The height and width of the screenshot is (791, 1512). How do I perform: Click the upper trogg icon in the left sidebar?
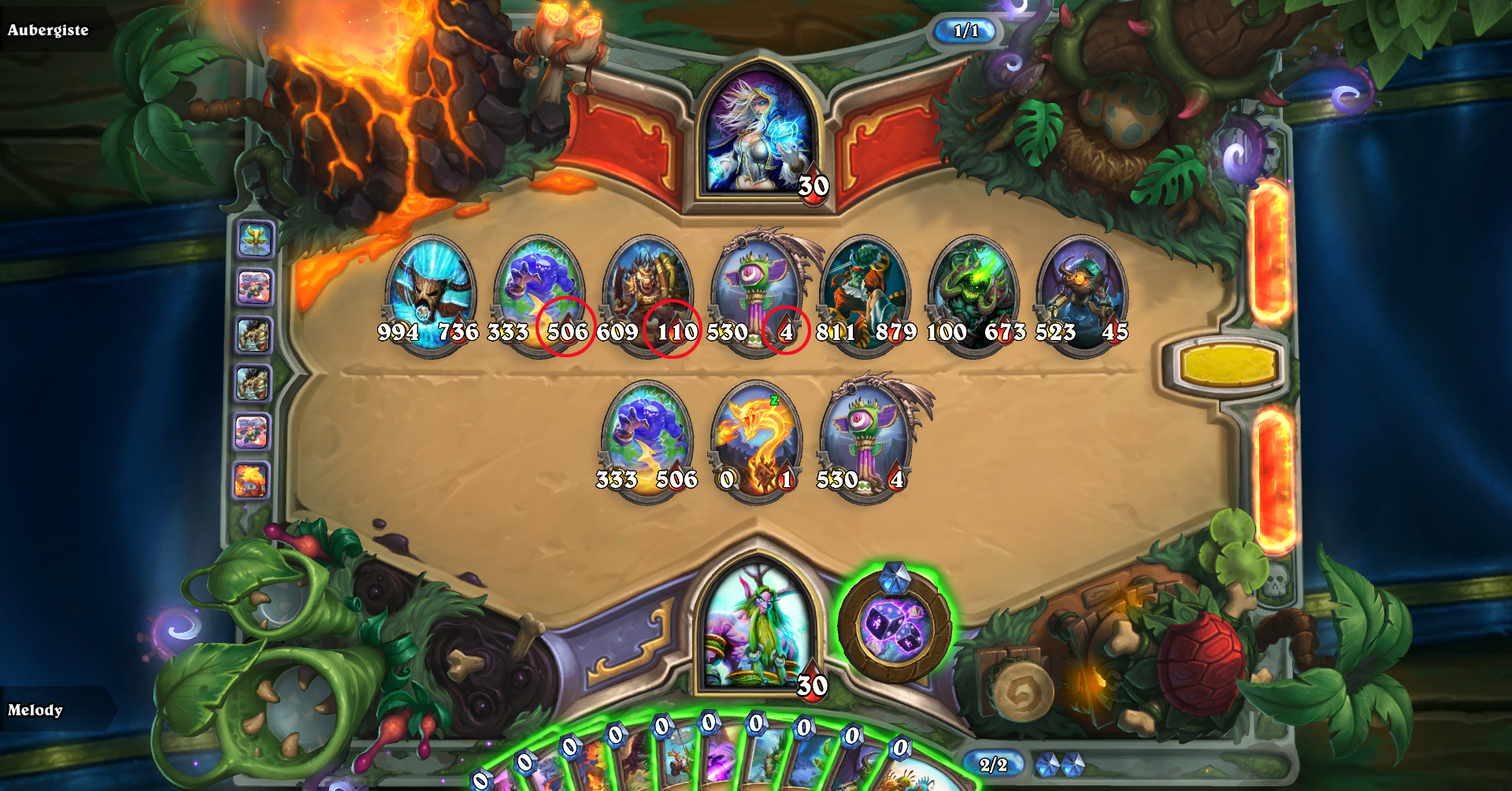pyautogui.click(x=252, y=335)
